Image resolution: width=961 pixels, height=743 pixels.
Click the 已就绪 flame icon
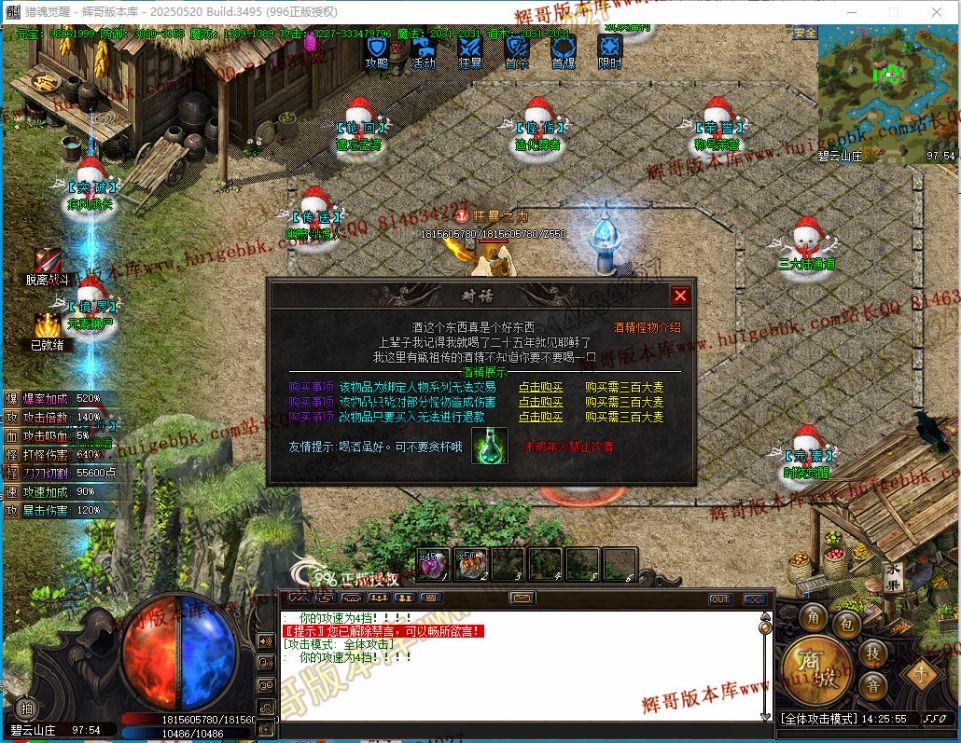coord(47,326)
